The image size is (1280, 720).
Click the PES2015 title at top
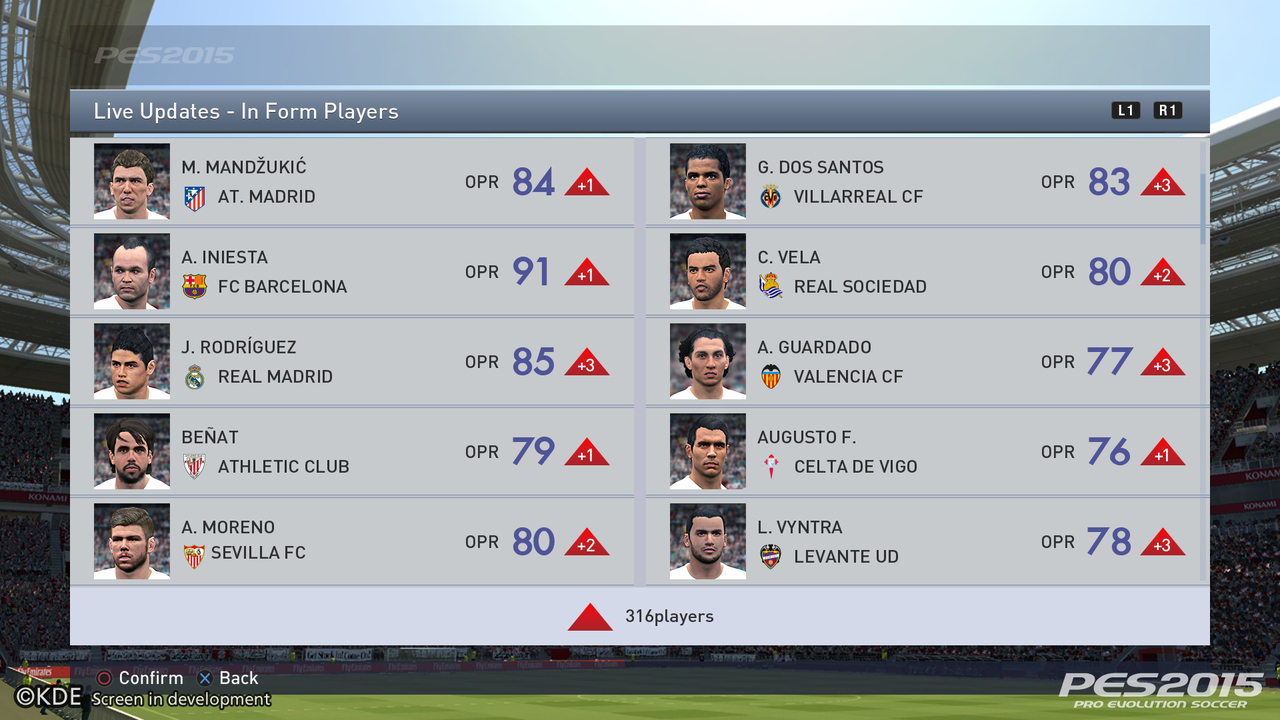[x=163, y=57]
